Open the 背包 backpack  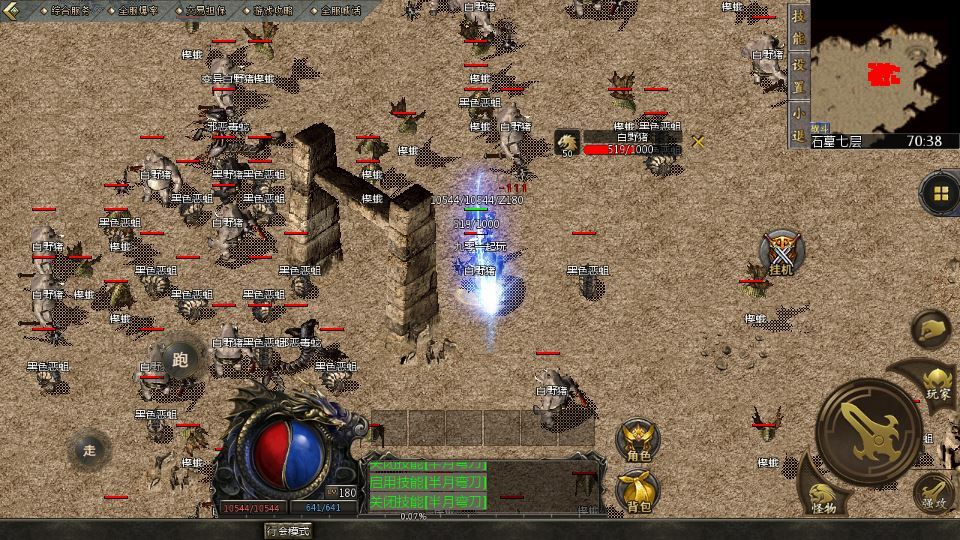tap(638, 491)
